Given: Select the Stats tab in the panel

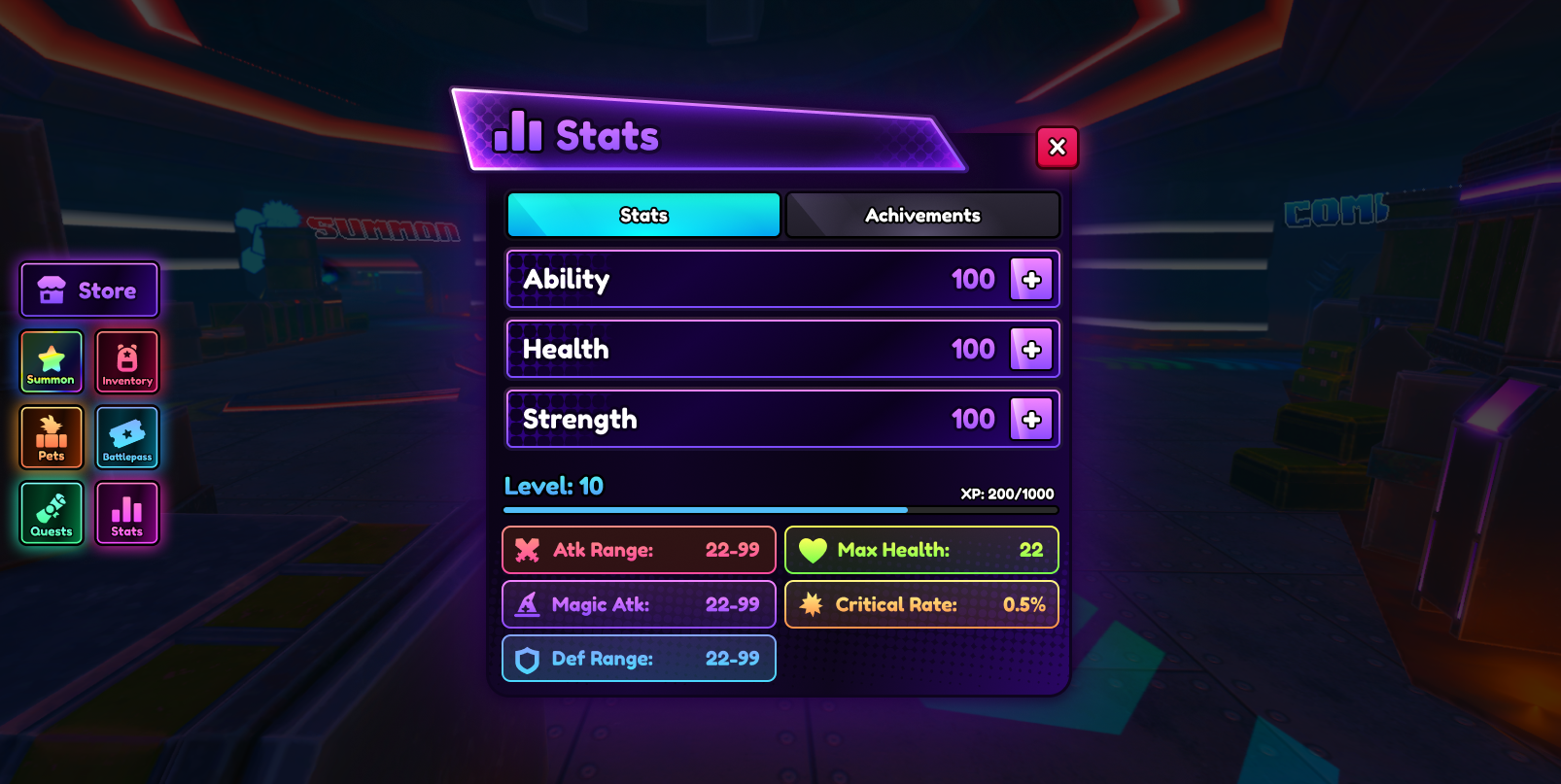Looking at the screenshot, I should coord(643,215).
